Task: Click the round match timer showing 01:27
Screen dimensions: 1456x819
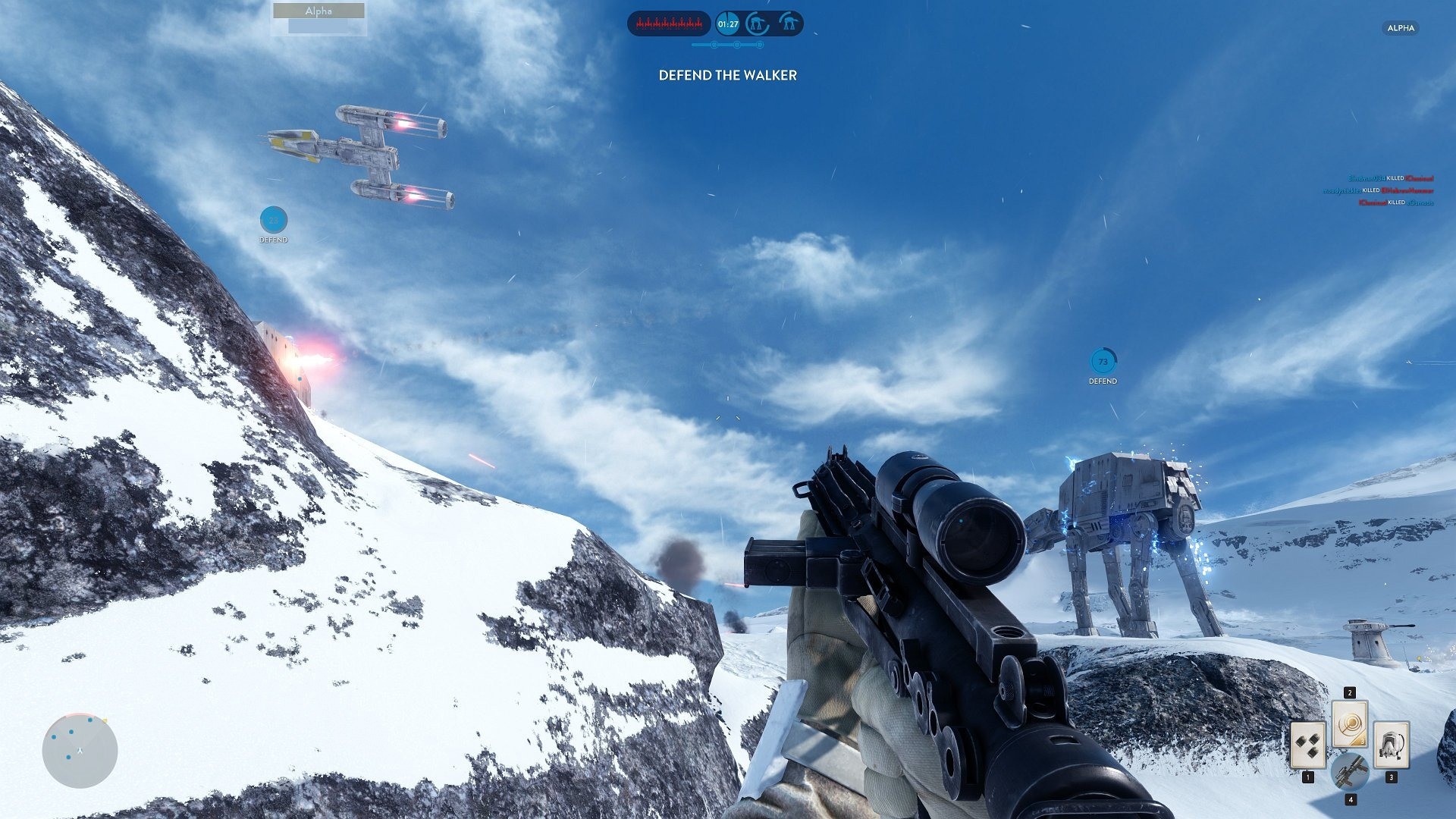Action: coord(728,24)
